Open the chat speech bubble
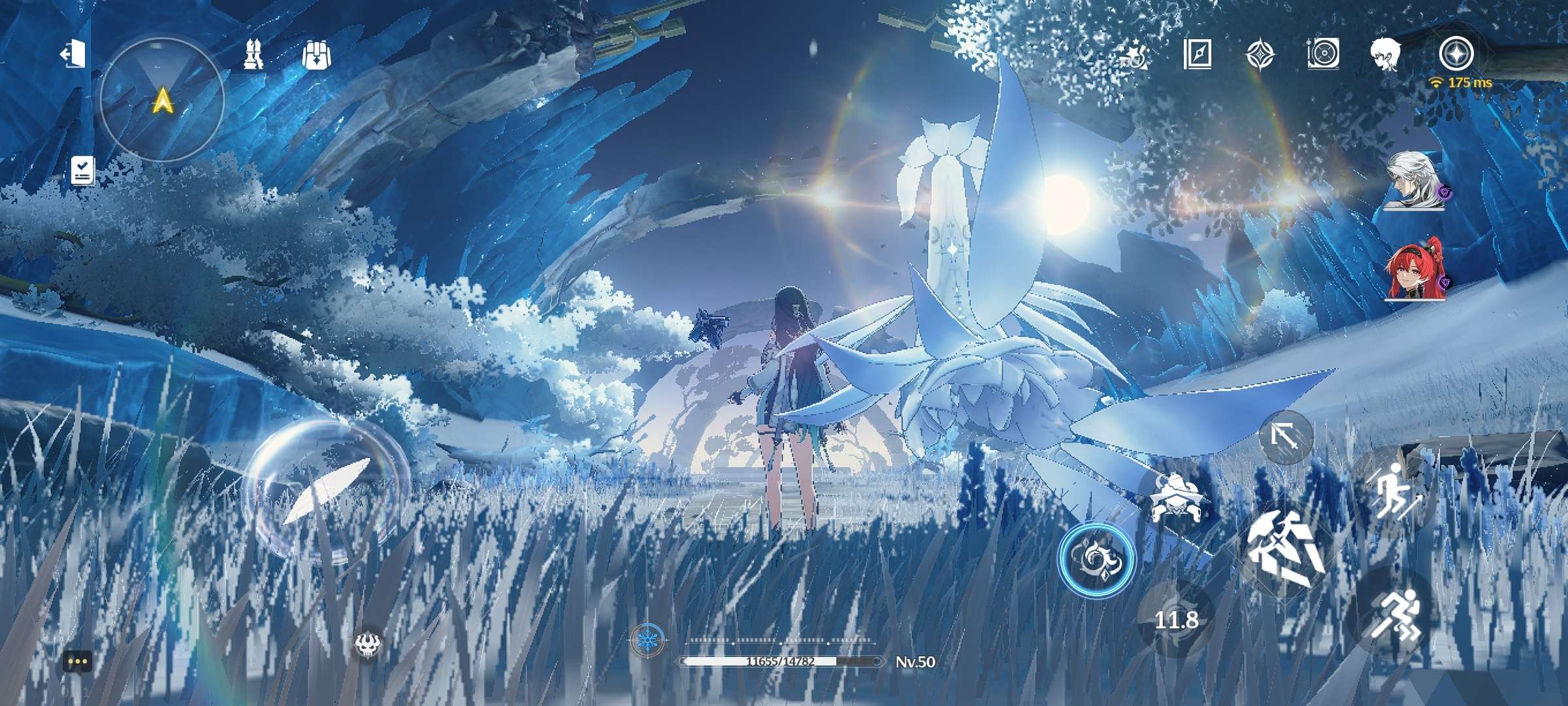This screenshot has width=1568, height=706. [x=78, y=662]
